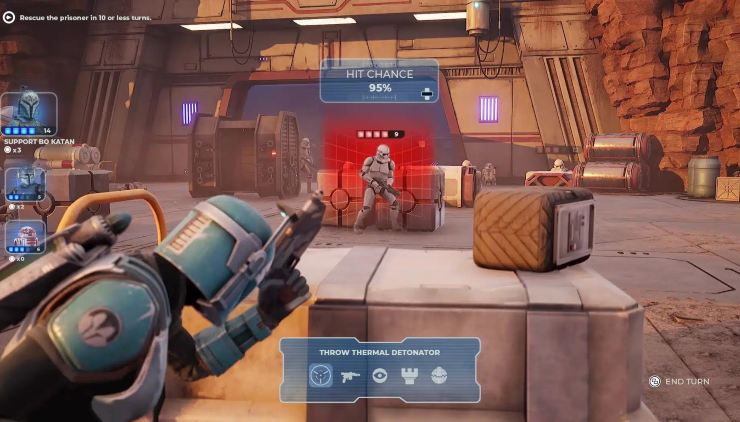This screenshot has width=740, height=422.
Task: Use the grenade-shaped ability icon
Action: [438, 376]
